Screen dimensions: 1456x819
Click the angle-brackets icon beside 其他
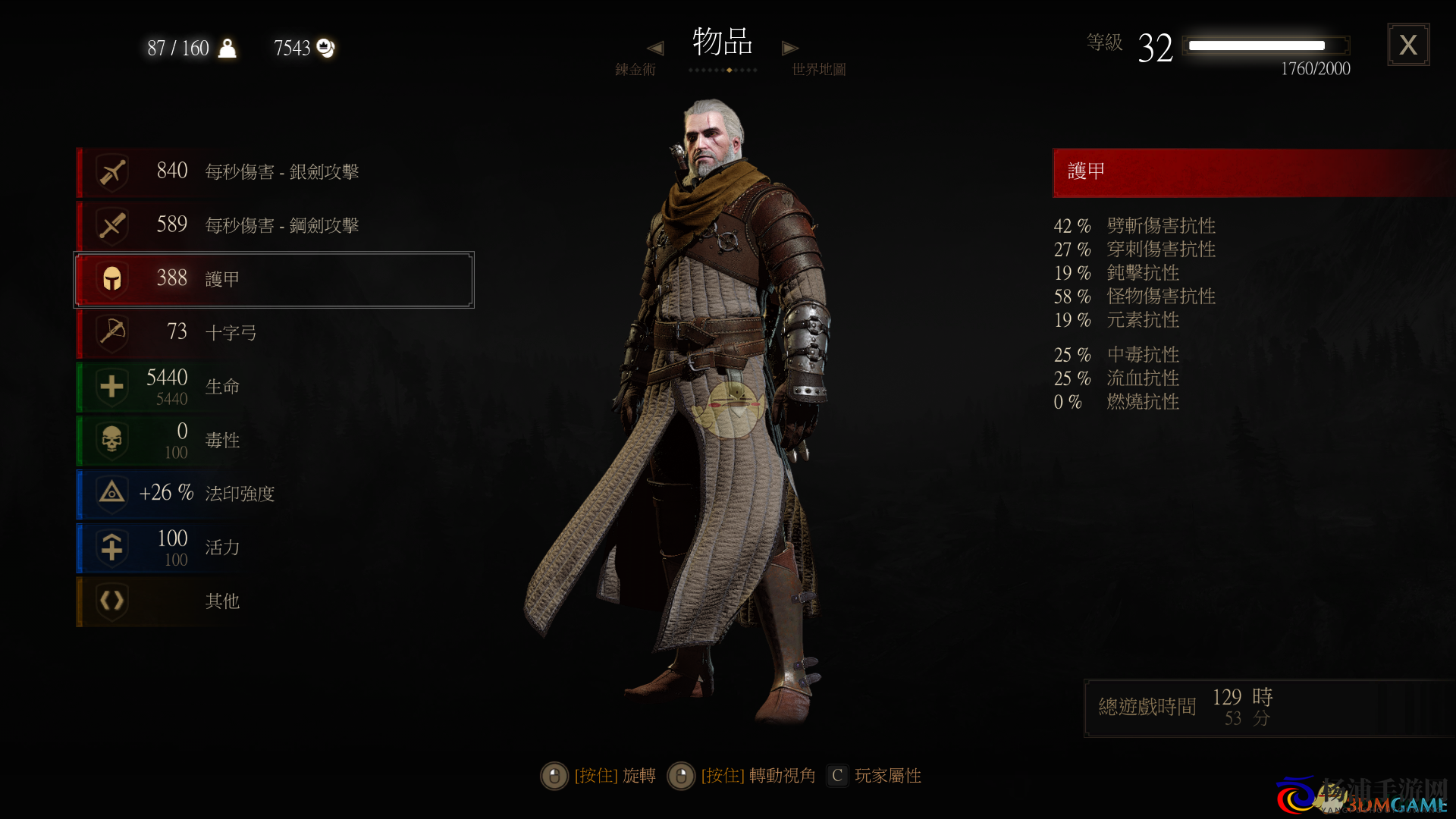click(x=111, y=601)
